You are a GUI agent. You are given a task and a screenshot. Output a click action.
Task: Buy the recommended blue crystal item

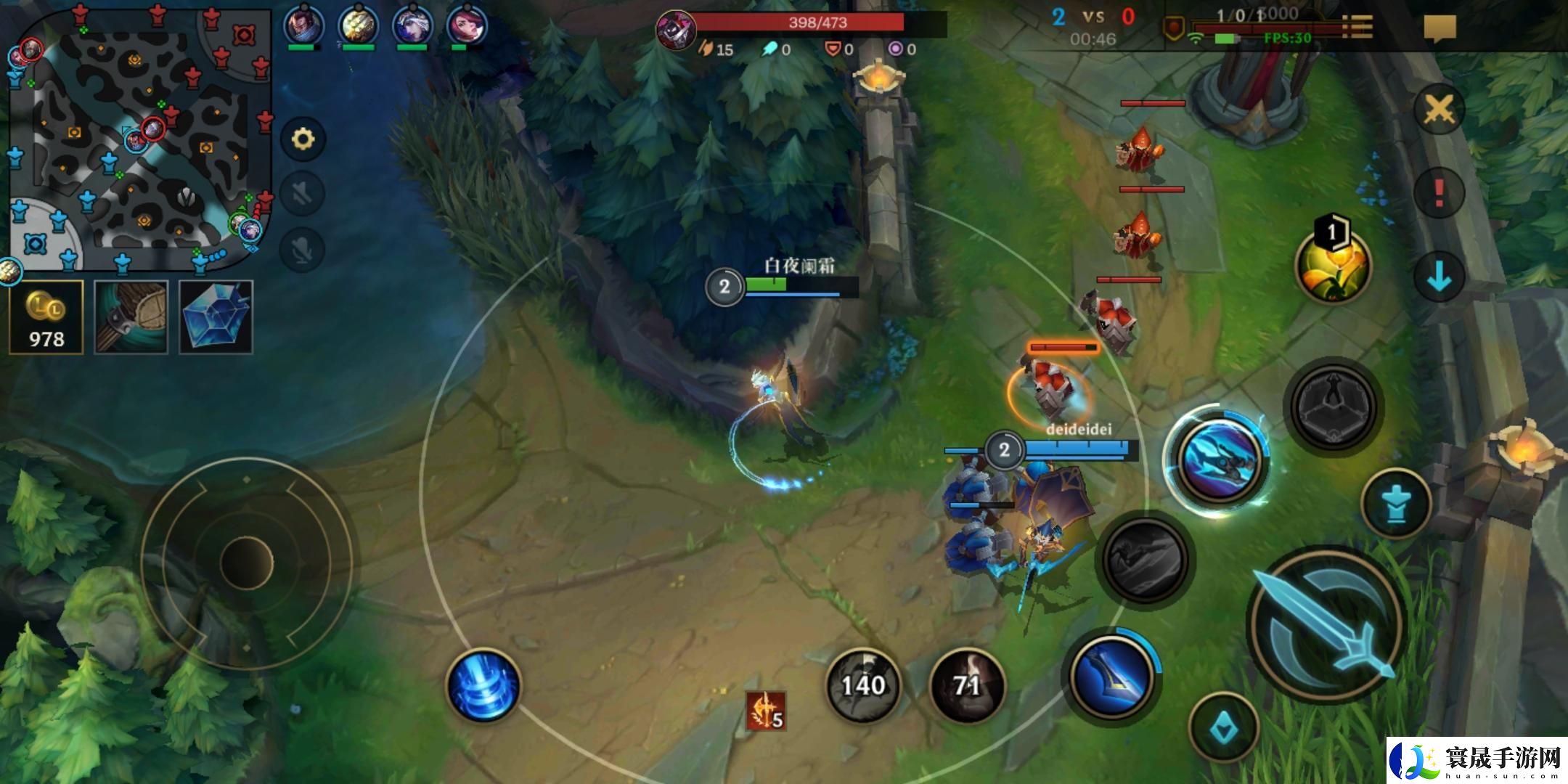pos(216,317)
